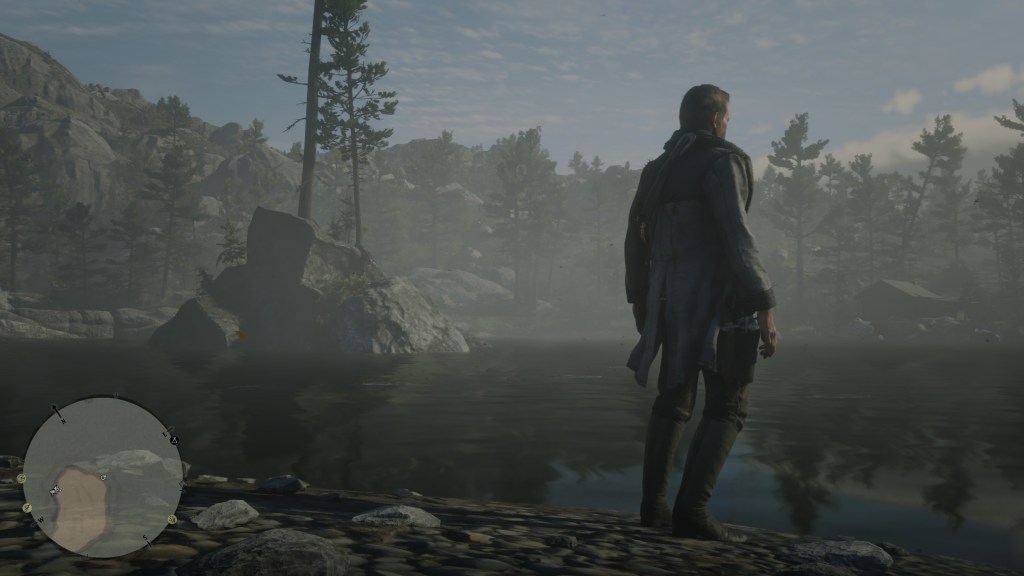1024x576 pixels.
Task: Select the black camp tent marker on minimap edge
Action: click(x=173, y=439)
